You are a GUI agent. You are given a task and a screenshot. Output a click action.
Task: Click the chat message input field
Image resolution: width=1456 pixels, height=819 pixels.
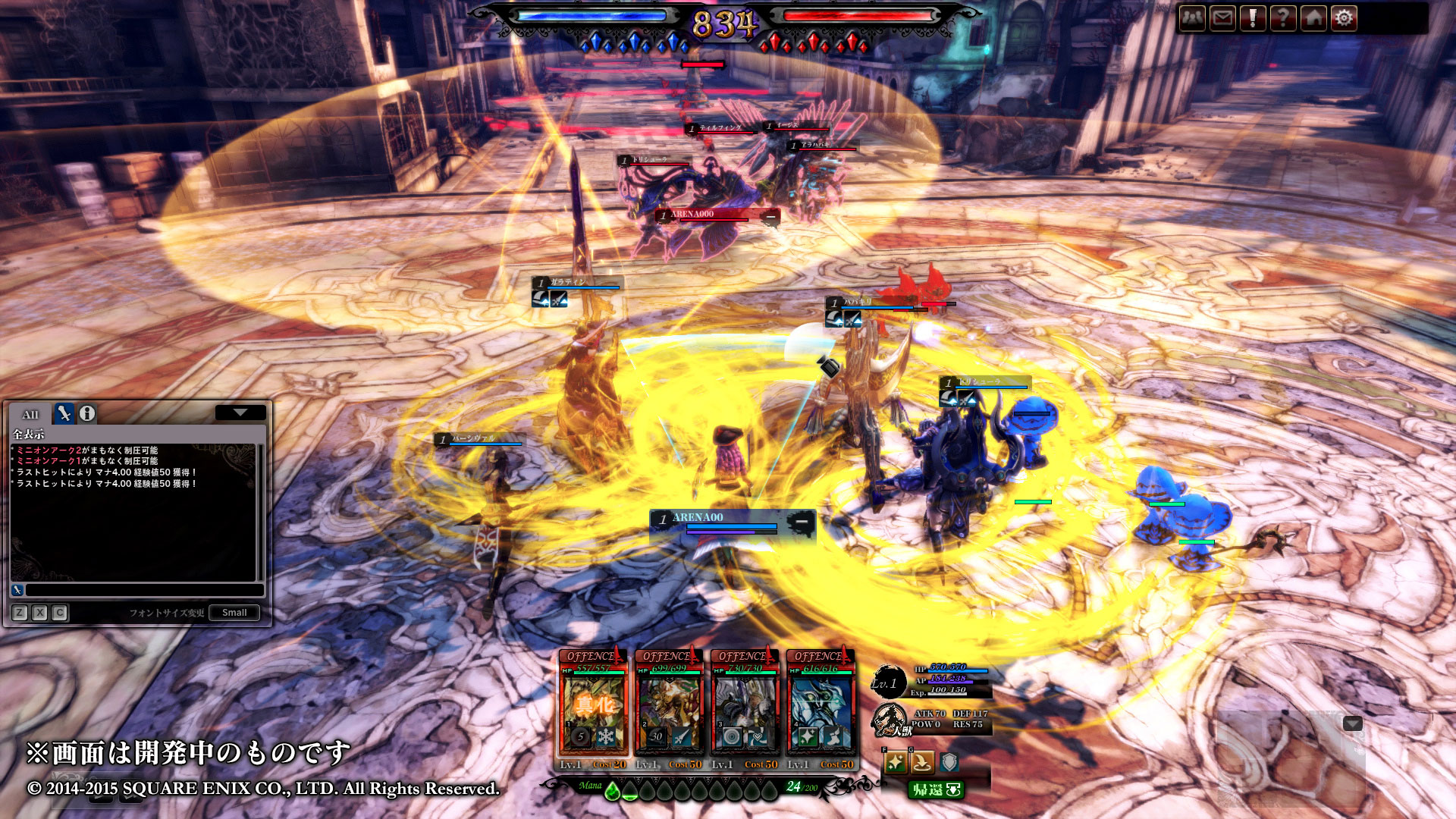pyautogui.click(x=144, y=590)
